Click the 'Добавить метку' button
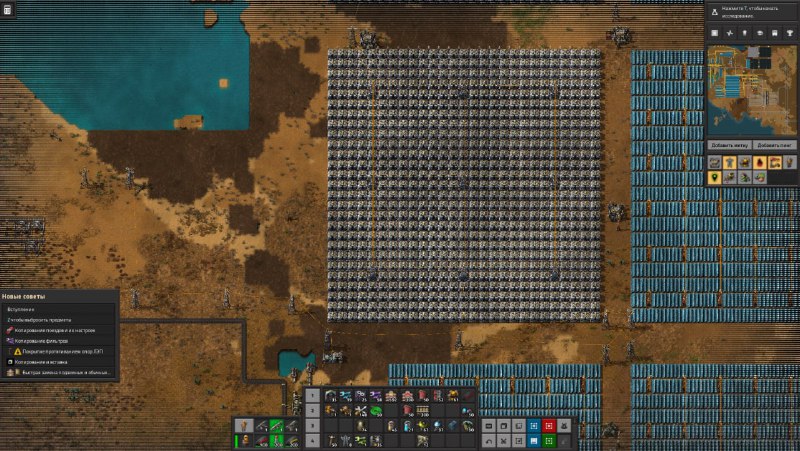This screenshot has height=451, width=800. pyautogui.click(x=730, y=146)
